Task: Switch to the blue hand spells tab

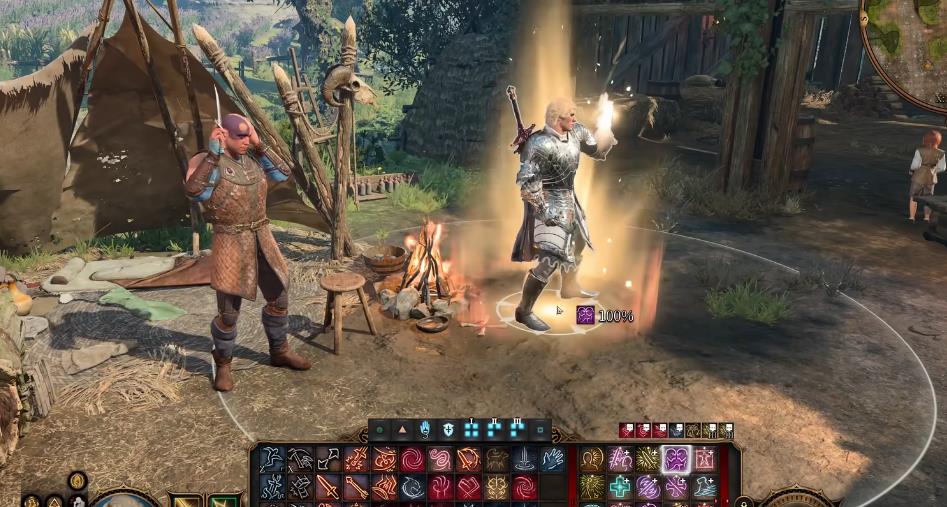Action: (x=425, y=430)
